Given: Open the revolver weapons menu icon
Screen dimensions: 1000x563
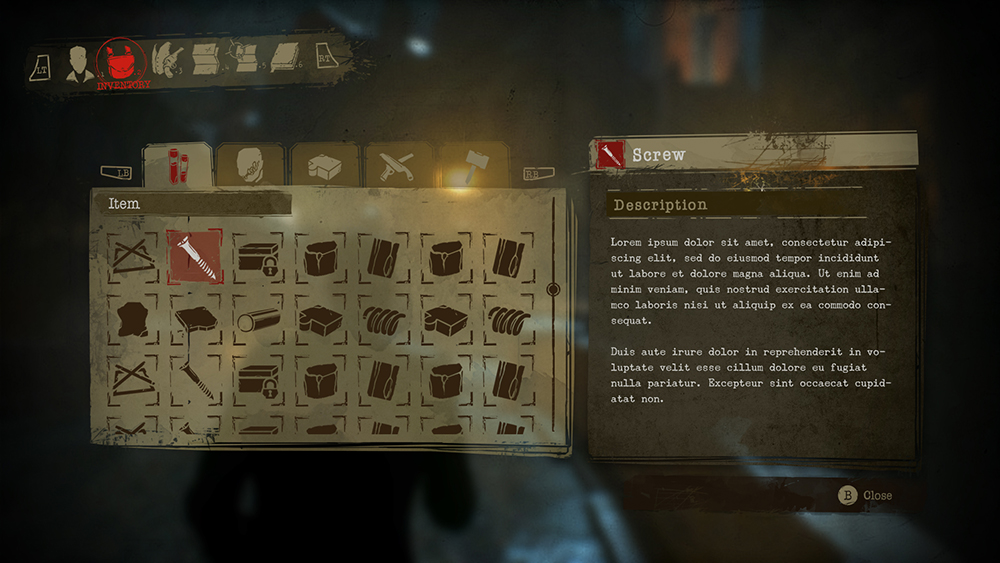Looking at the screenshot, I should pyautogui.click(x=166, y=60).
